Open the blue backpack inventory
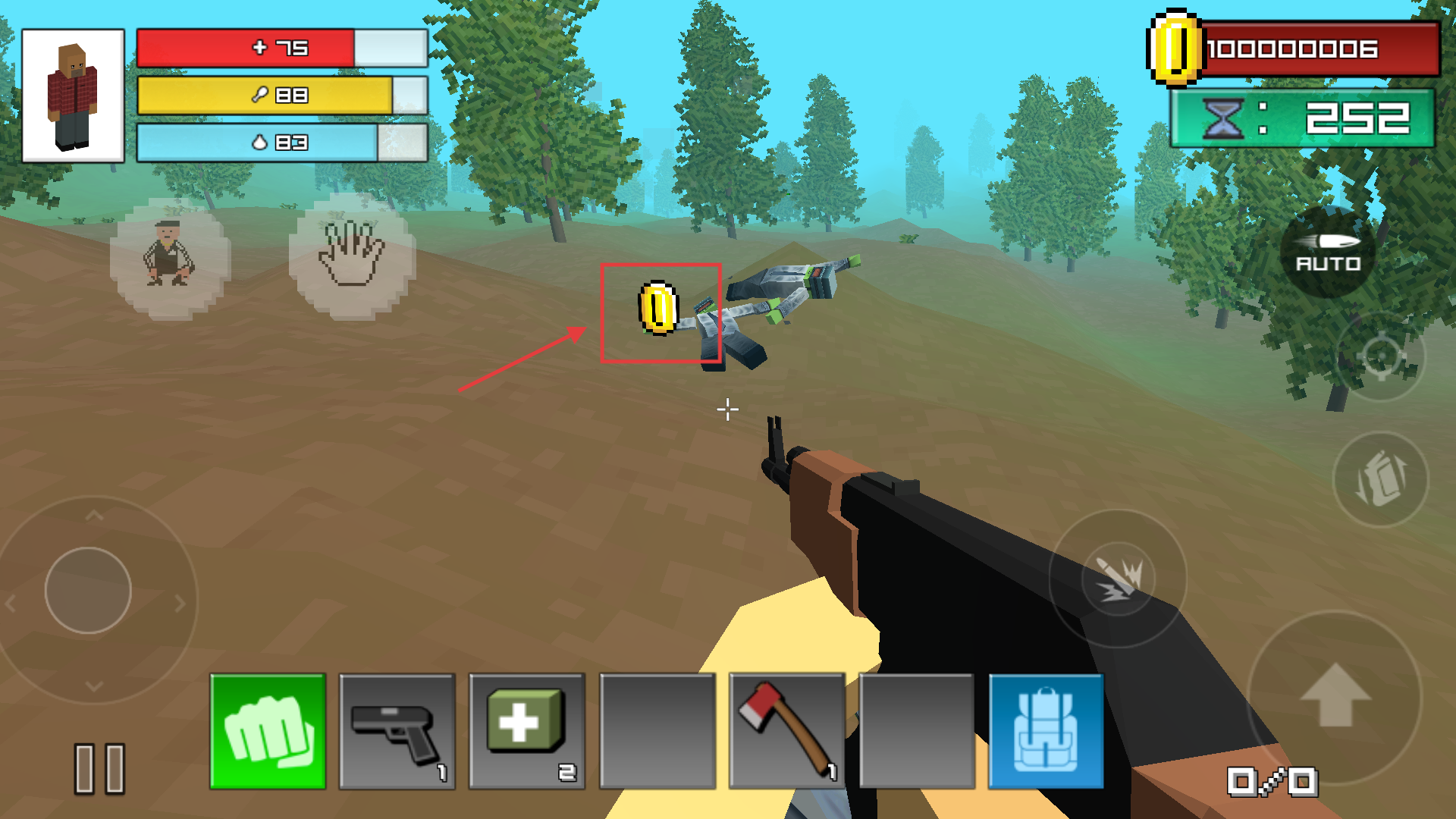The height and width of the screenshot is (819, 1456). pyautogui.click(x=1046, y=732)
